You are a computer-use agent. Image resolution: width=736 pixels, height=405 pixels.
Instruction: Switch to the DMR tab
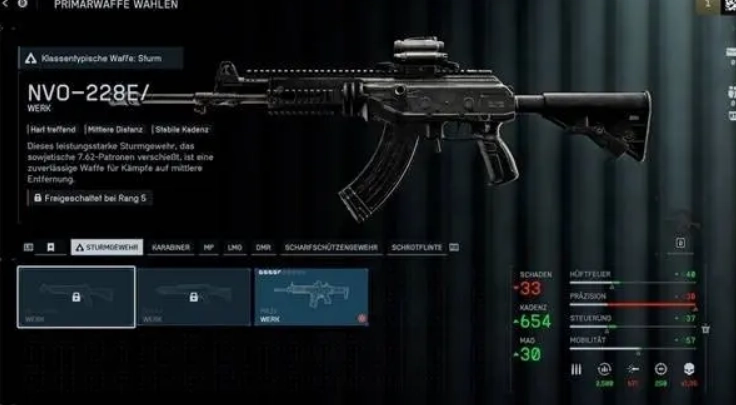point(264,247)
